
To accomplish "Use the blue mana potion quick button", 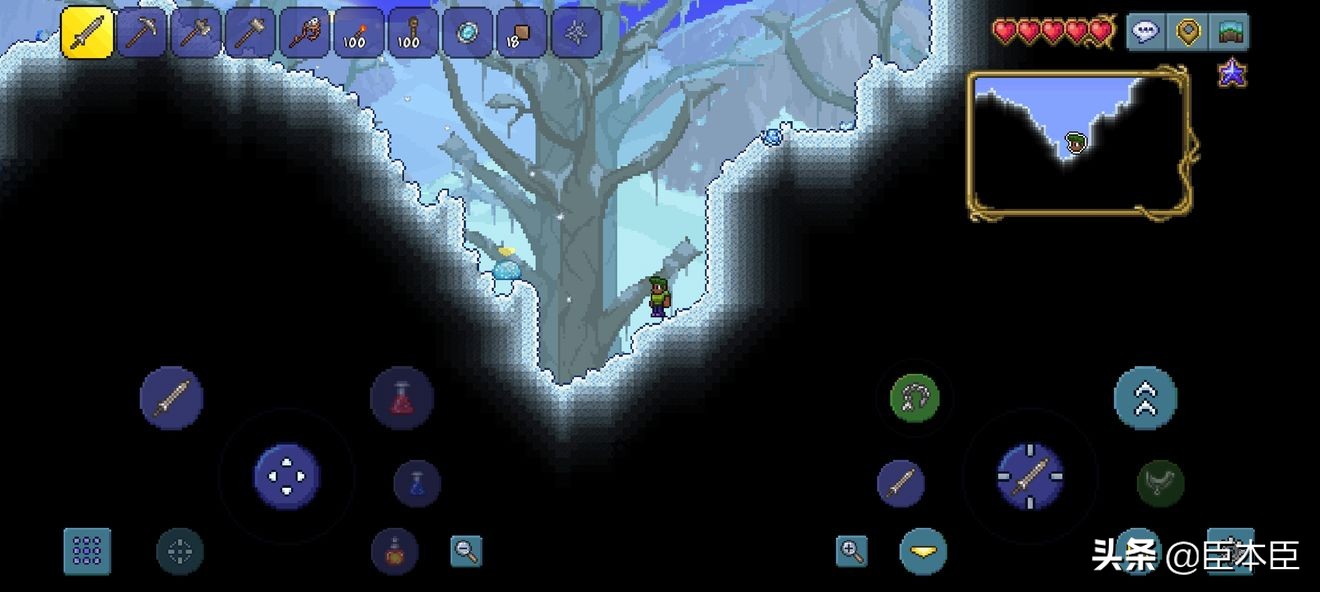I will point(417,483).
